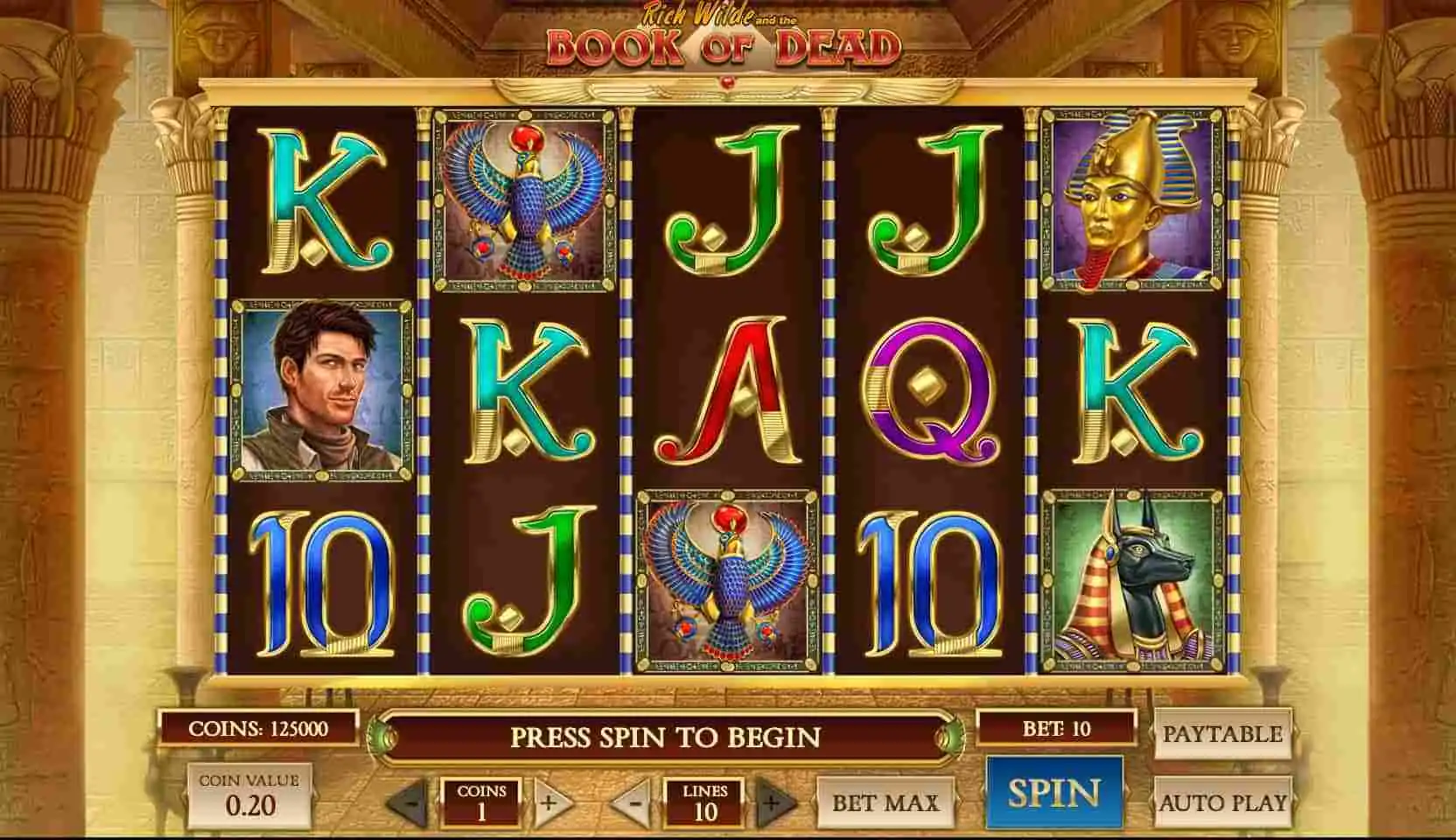This screenshot has height=840, width=1456.
Task: Decrease the number of coins
Action: [409, 801]
